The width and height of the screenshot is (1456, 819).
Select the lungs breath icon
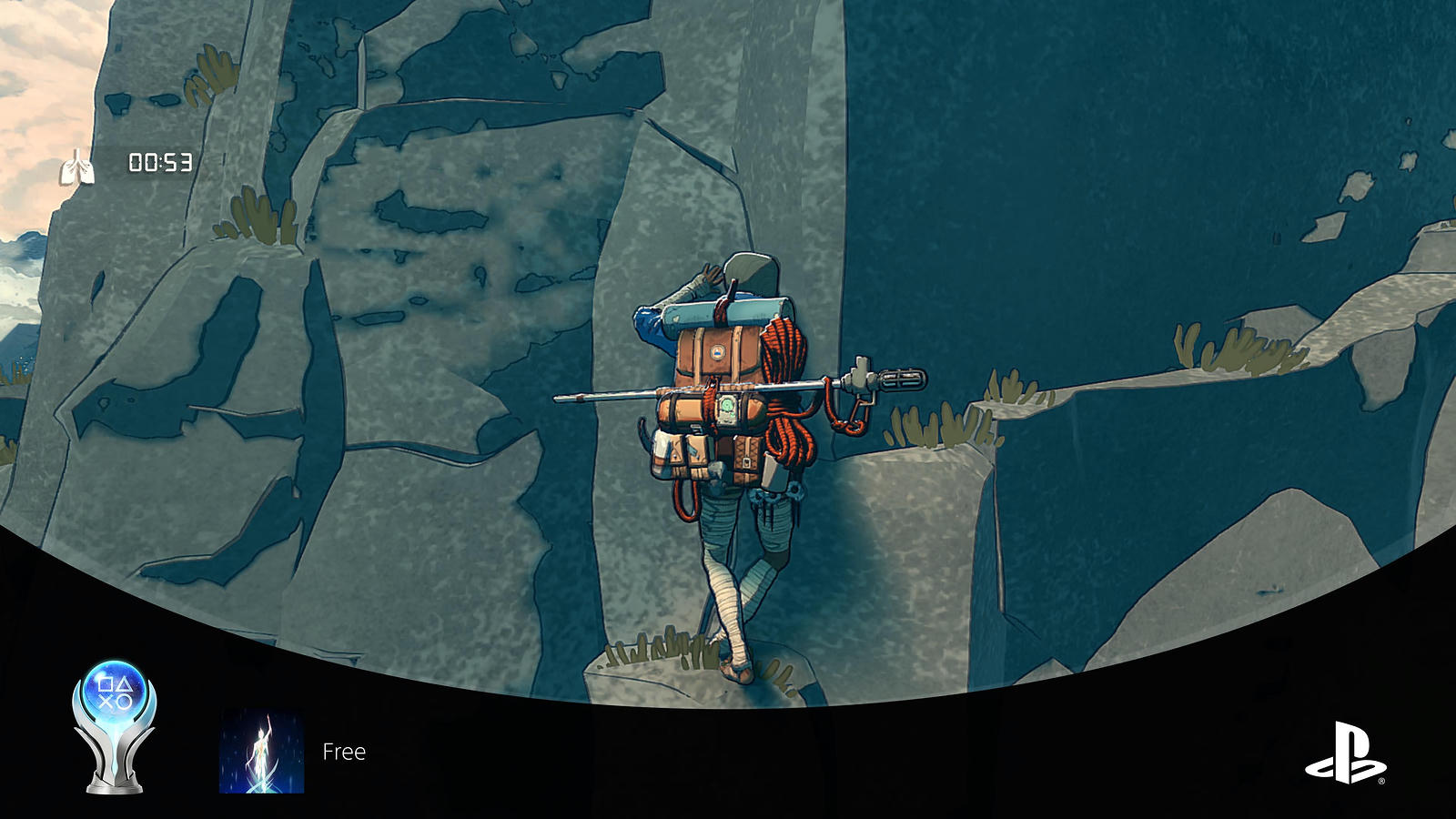76,167
